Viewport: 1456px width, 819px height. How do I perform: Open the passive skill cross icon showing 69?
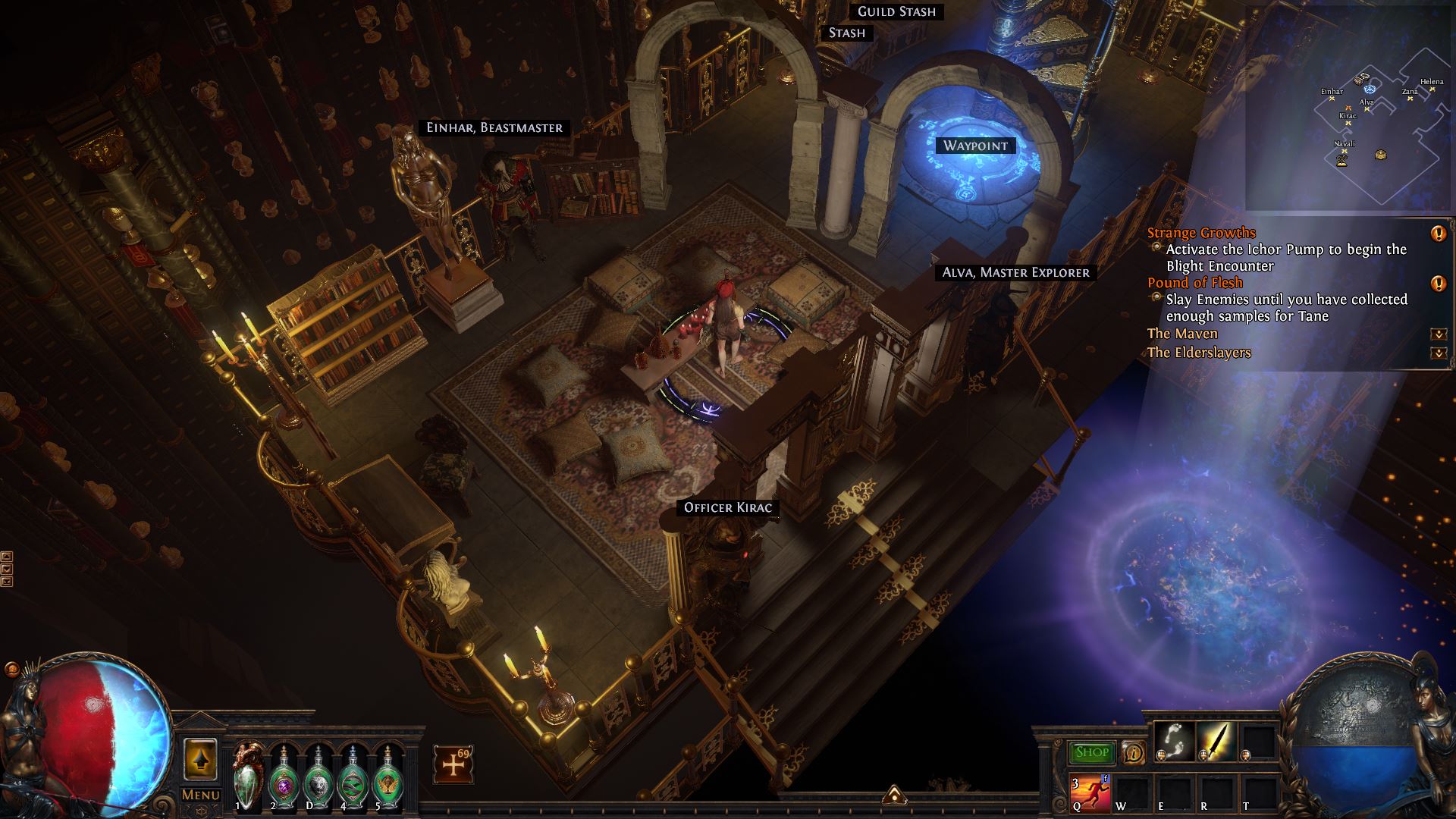coord(453,764)
